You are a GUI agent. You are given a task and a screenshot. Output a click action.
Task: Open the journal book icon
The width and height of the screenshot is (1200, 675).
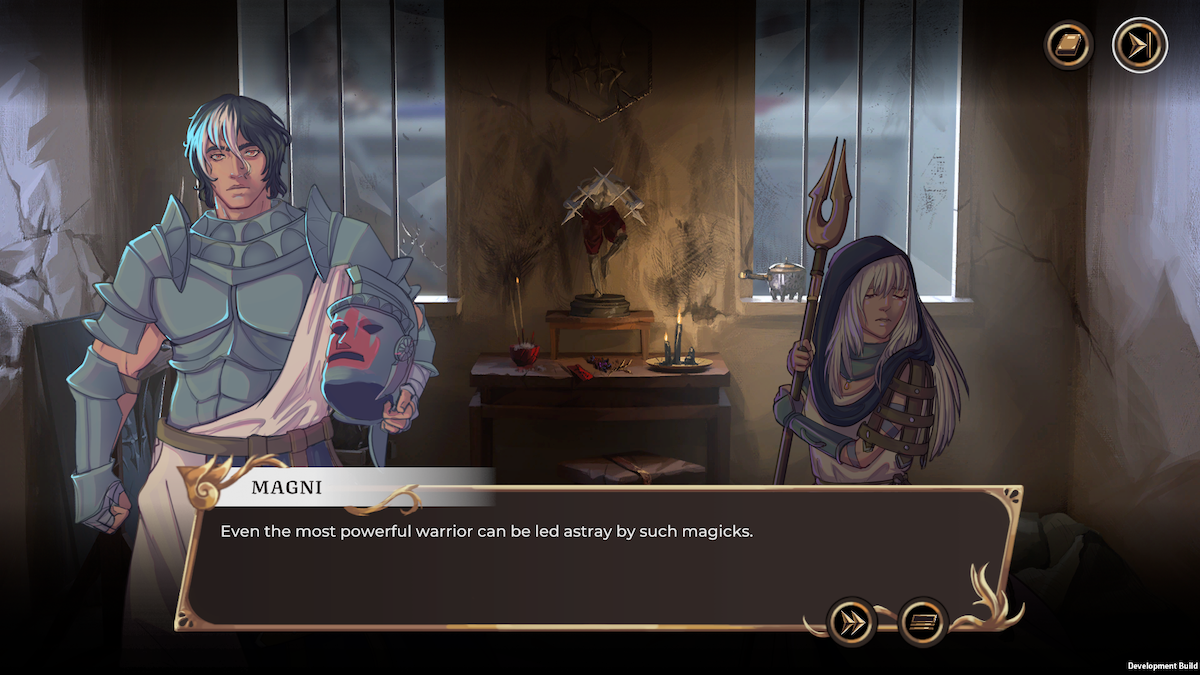1068,45
